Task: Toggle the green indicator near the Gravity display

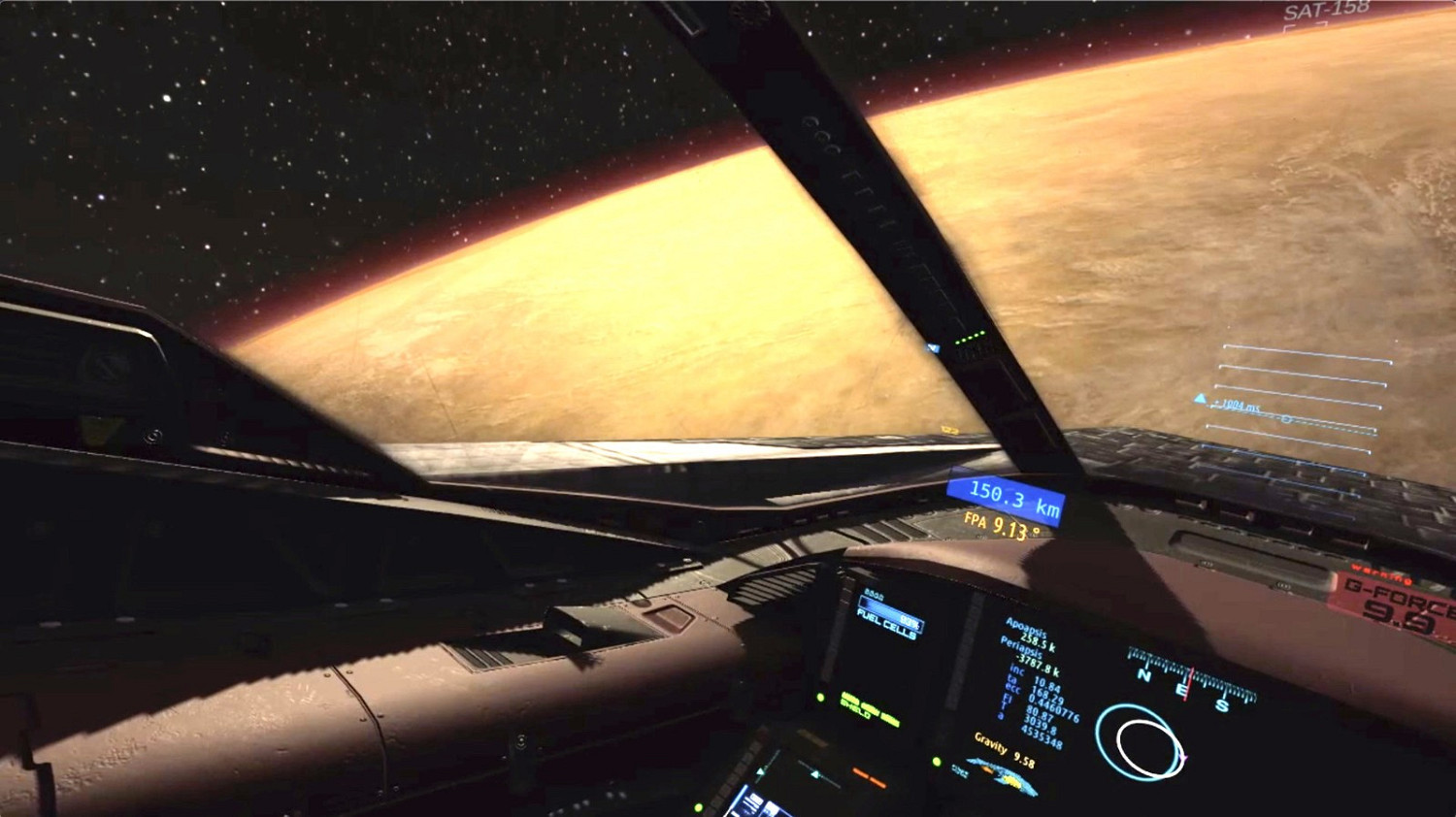Action: [x=937, y=762]
